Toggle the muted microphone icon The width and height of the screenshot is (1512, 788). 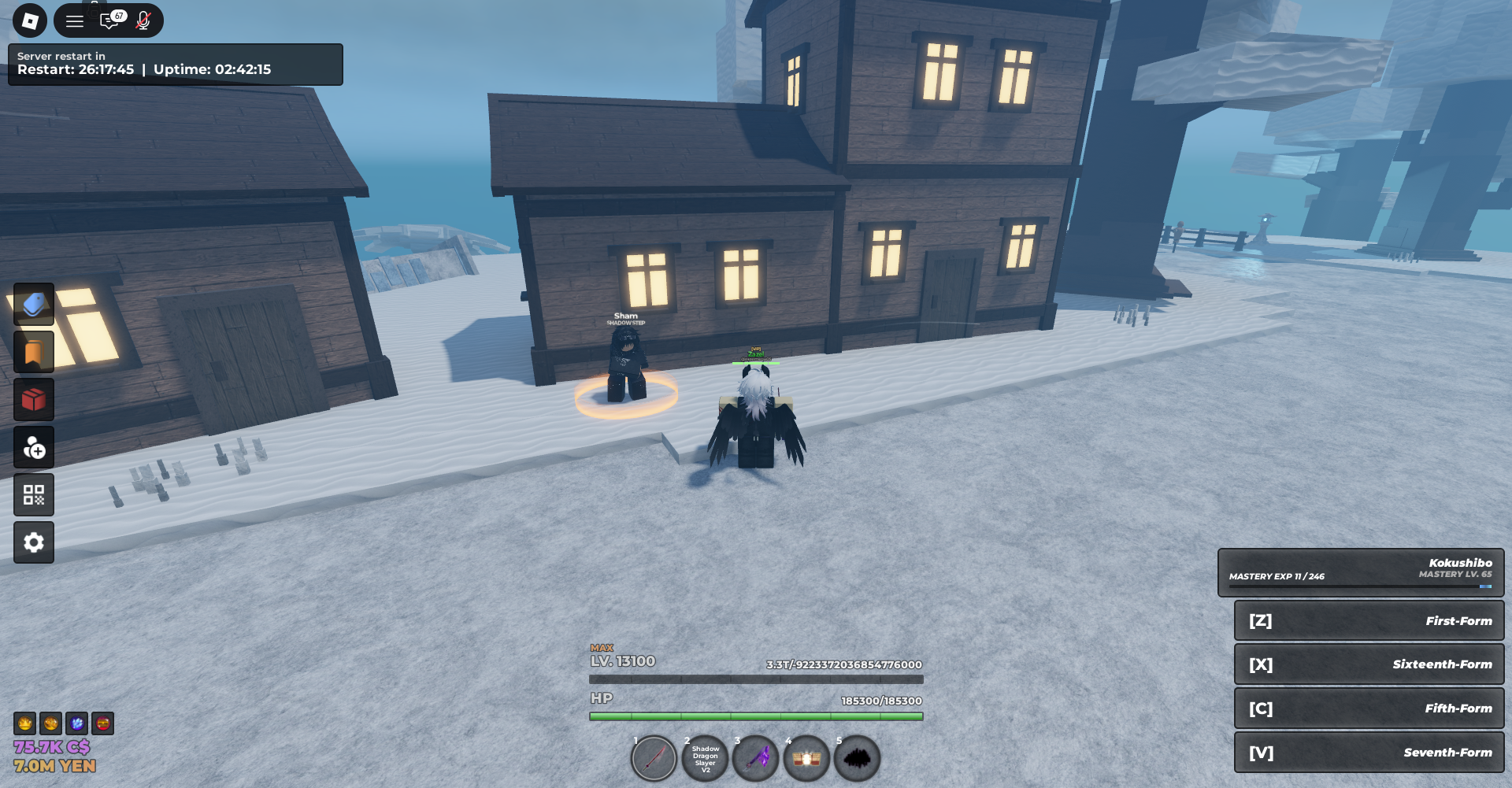pos(143,20)
